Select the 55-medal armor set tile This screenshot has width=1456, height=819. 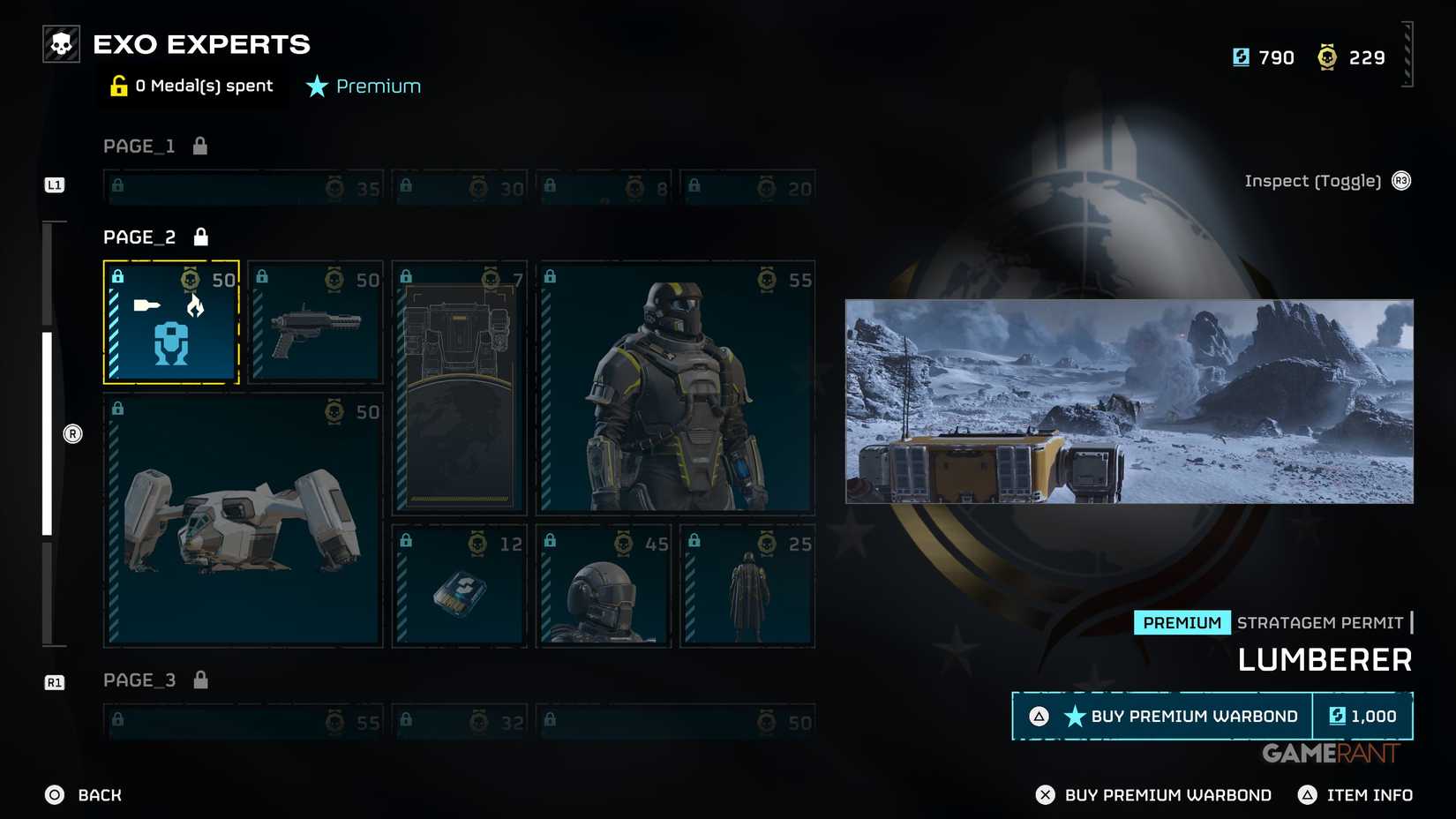(x=676, y=388)
